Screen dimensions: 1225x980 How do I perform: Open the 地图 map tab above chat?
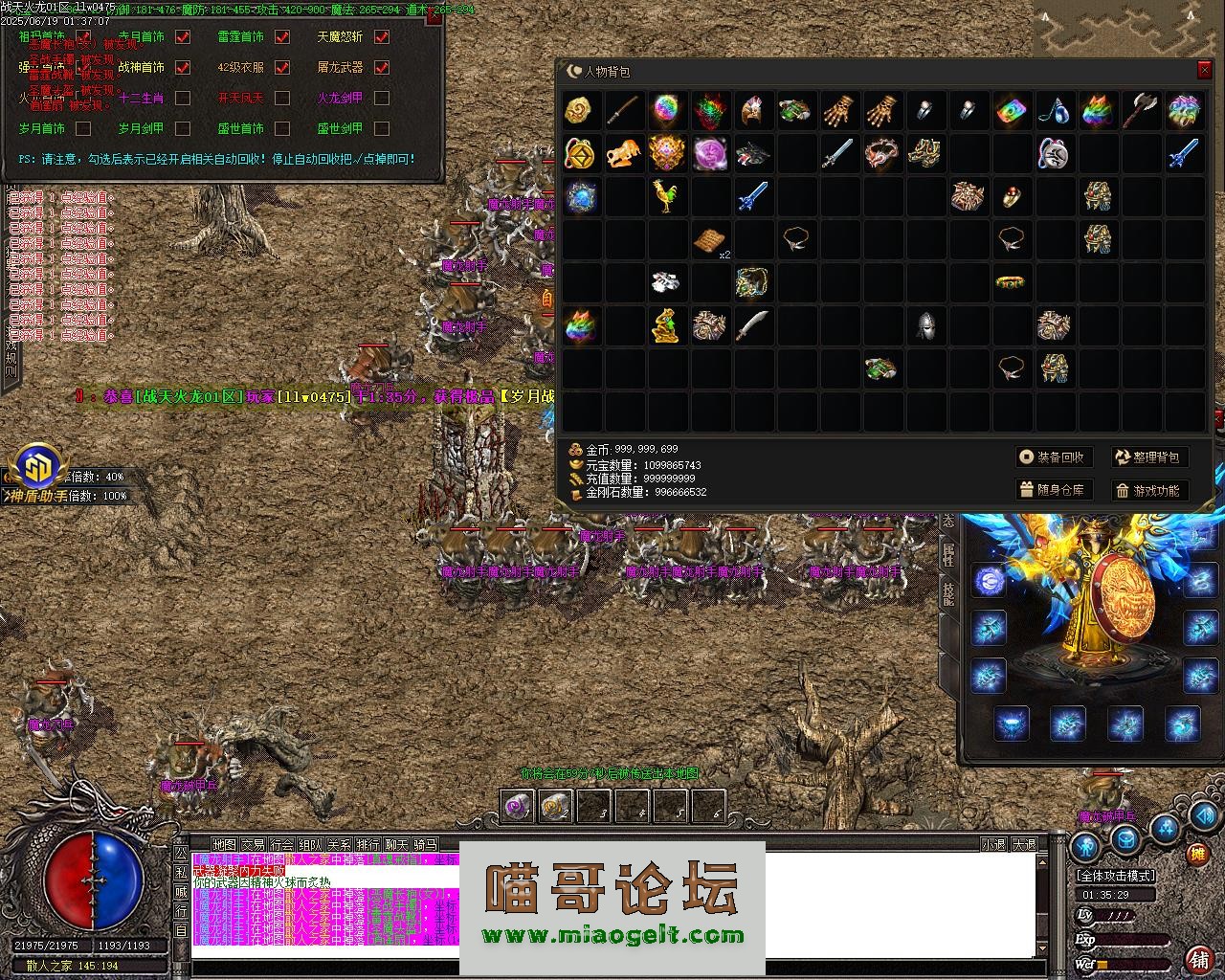click(224, 845)
